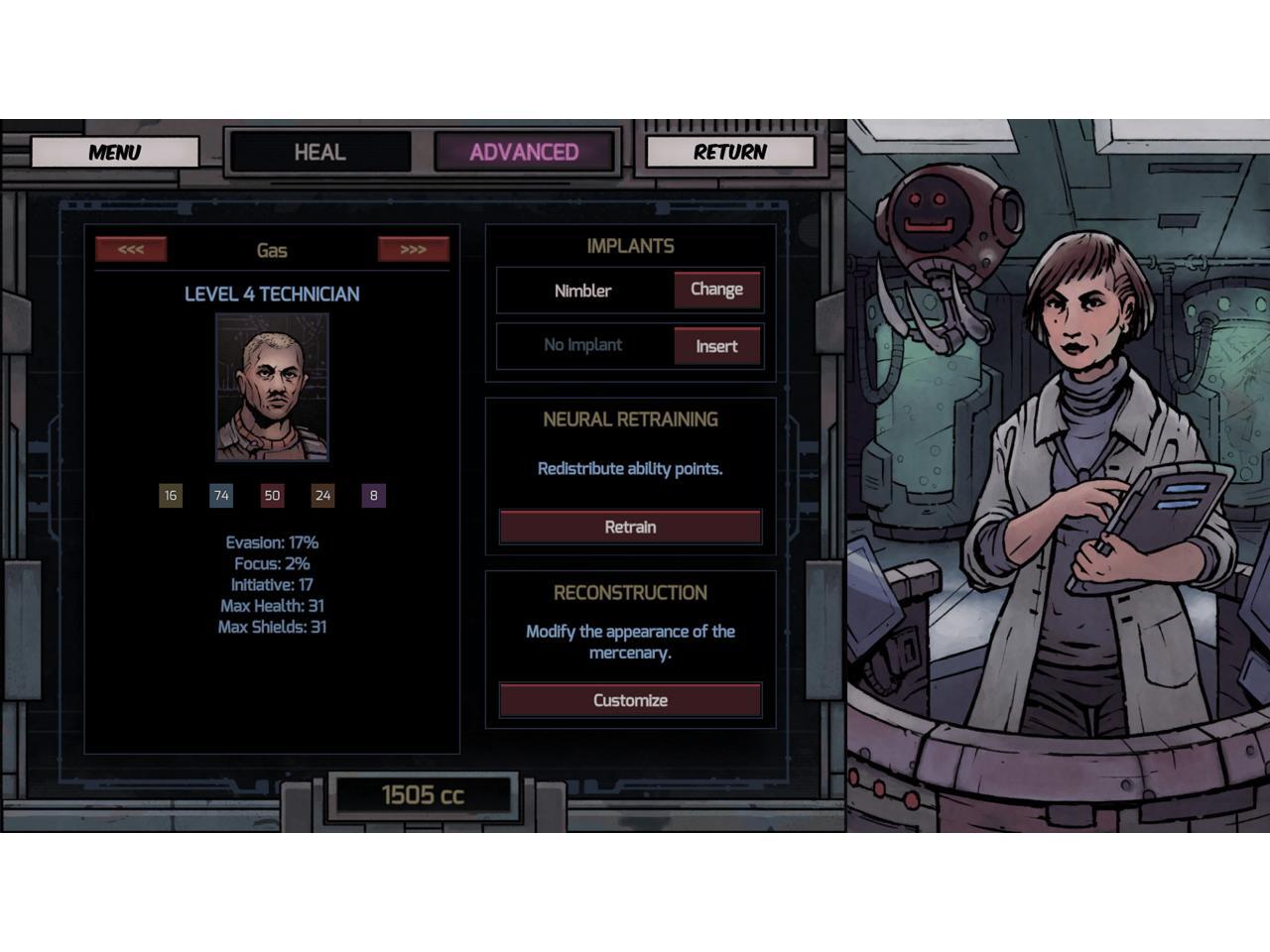Viewport: 1270px width, 952px height.
Task: Change the Nimbler implant
Action: (716, 290)
